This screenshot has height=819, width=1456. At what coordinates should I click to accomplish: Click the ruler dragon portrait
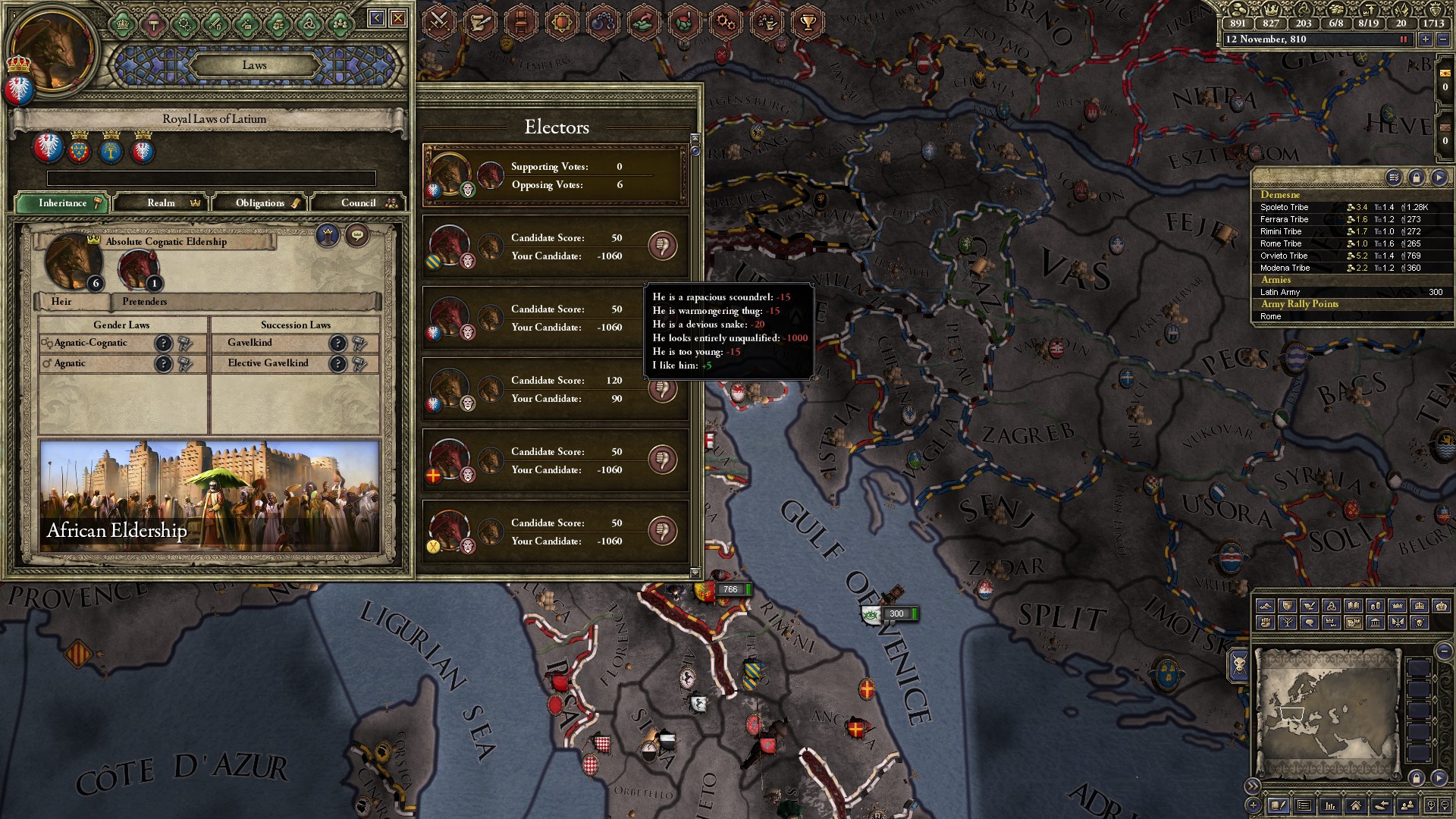click(53, 53)
